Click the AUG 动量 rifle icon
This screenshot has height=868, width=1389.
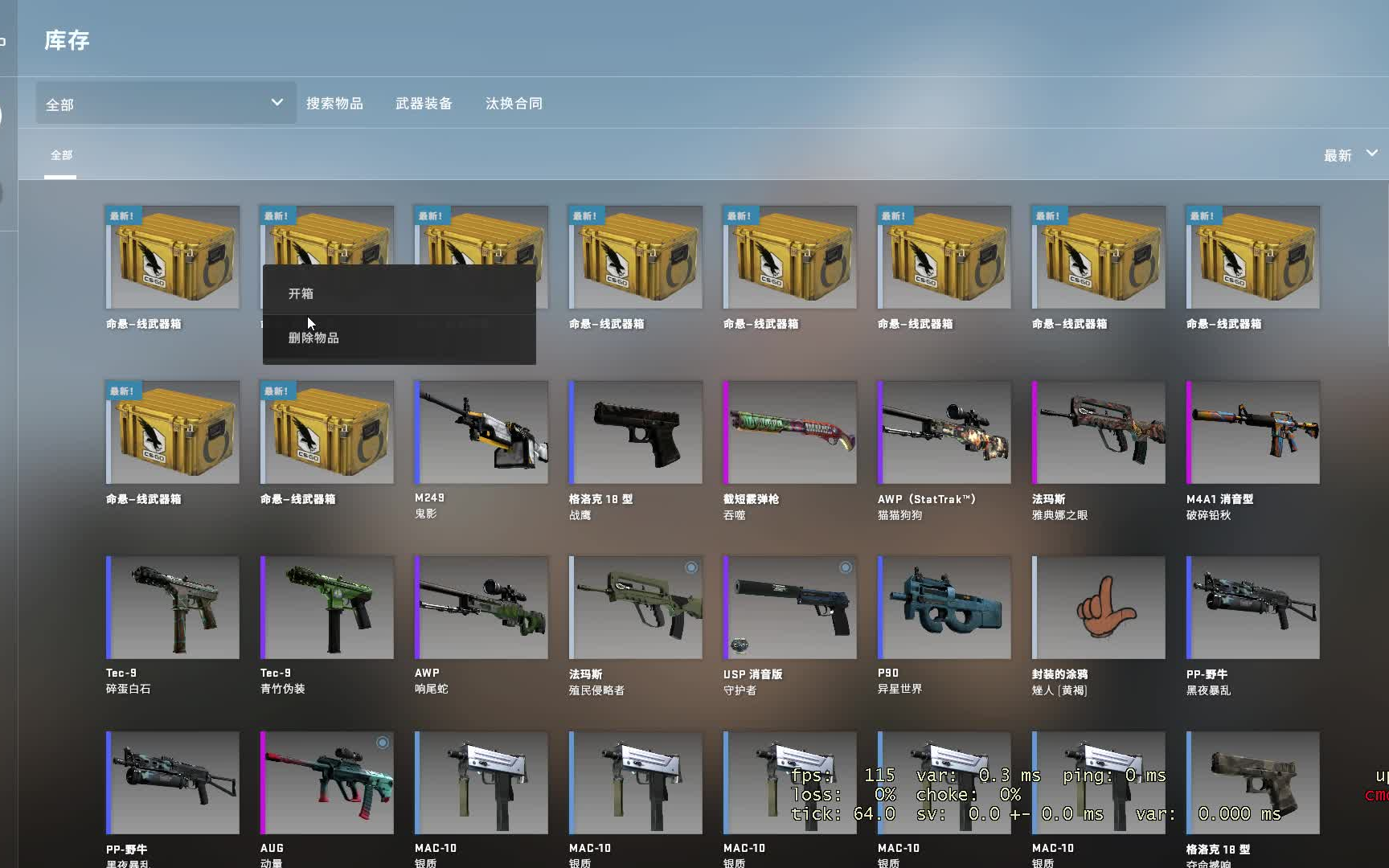[x=326, y=782]
